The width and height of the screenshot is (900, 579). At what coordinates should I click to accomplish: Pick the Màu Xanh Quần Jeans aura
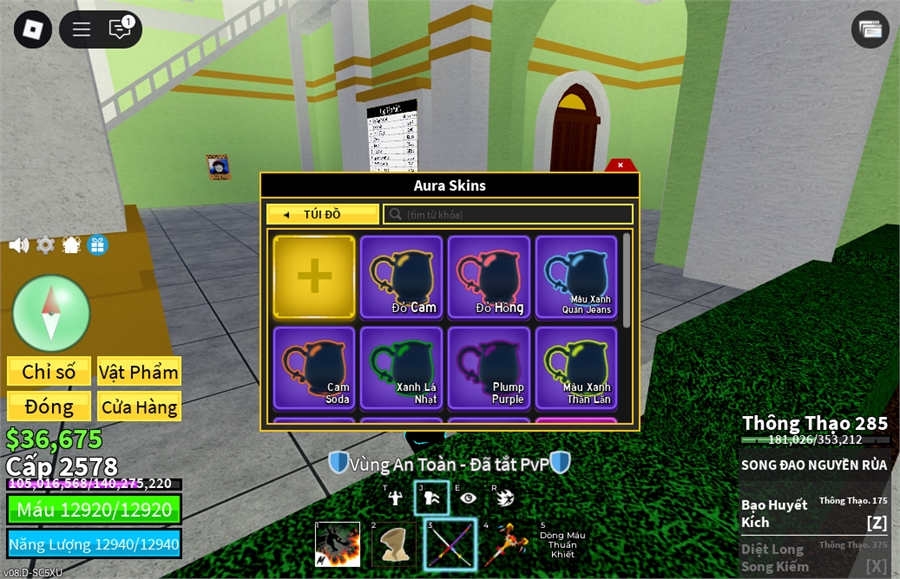pyautogui.click(x=576, y=277)
